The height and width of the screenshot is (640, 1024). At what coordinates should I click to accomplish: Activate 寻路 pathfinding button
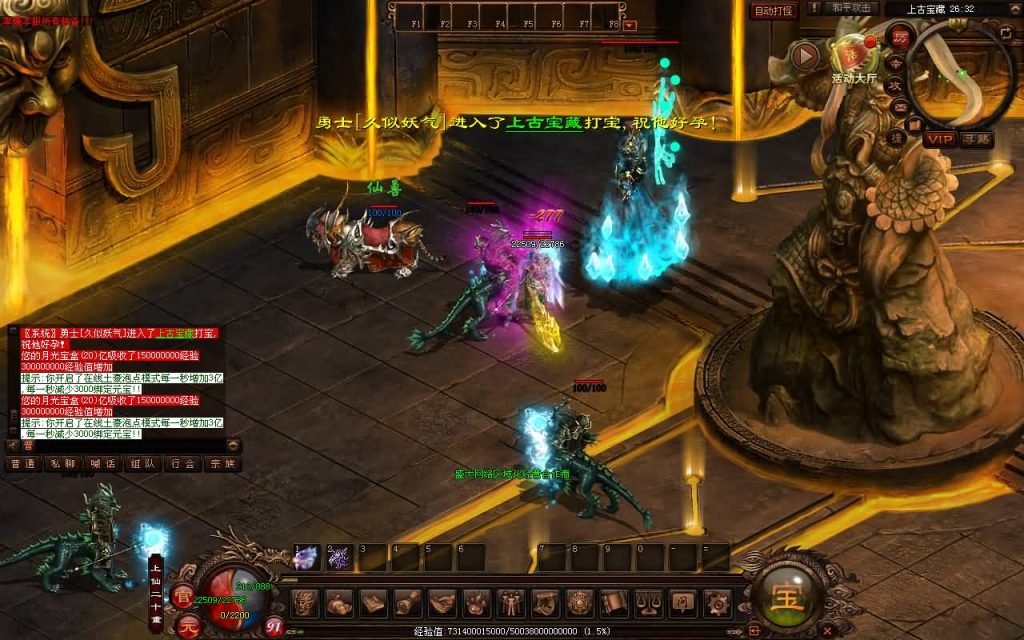pos(977,139)
